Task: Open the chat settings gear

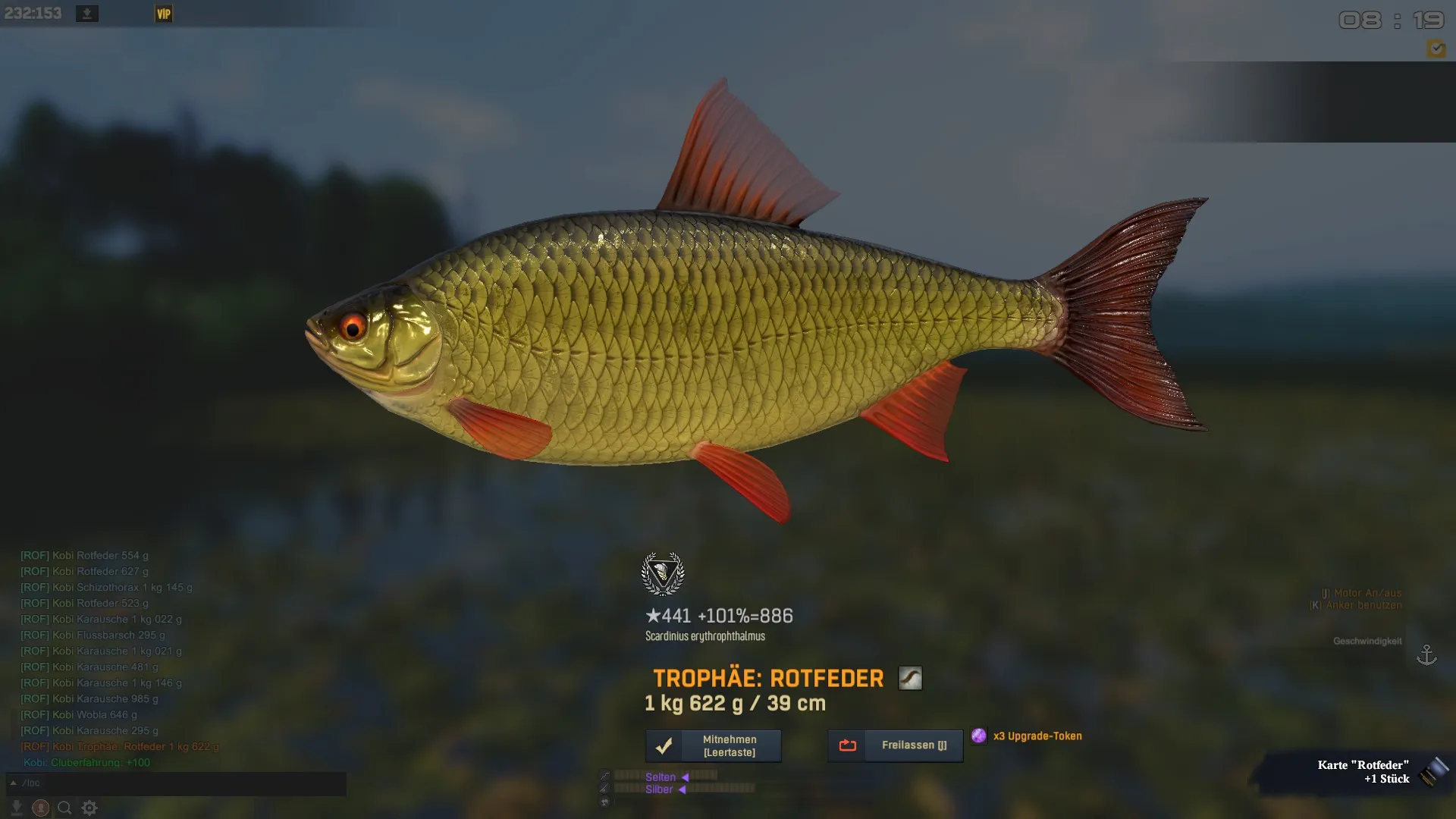Action: 89,808
